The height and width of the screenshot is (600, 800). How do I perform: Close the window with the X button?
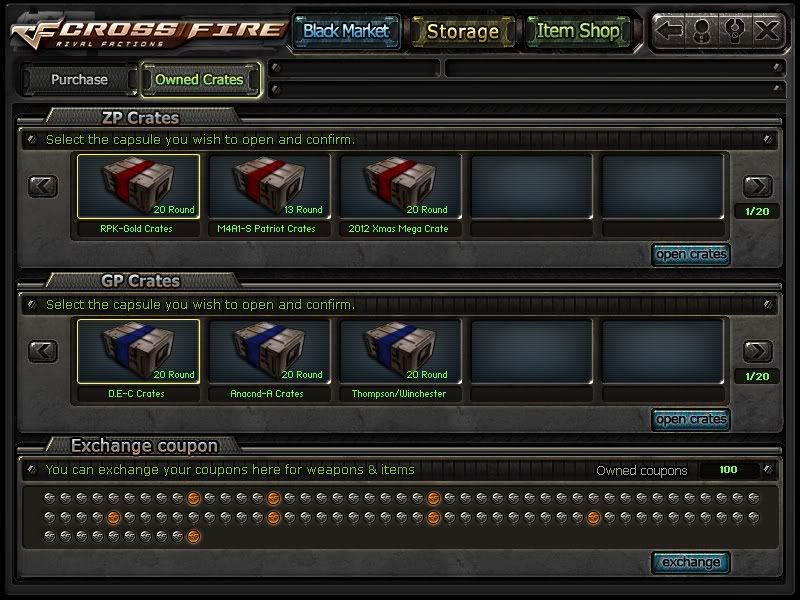(x=767, y=31)
